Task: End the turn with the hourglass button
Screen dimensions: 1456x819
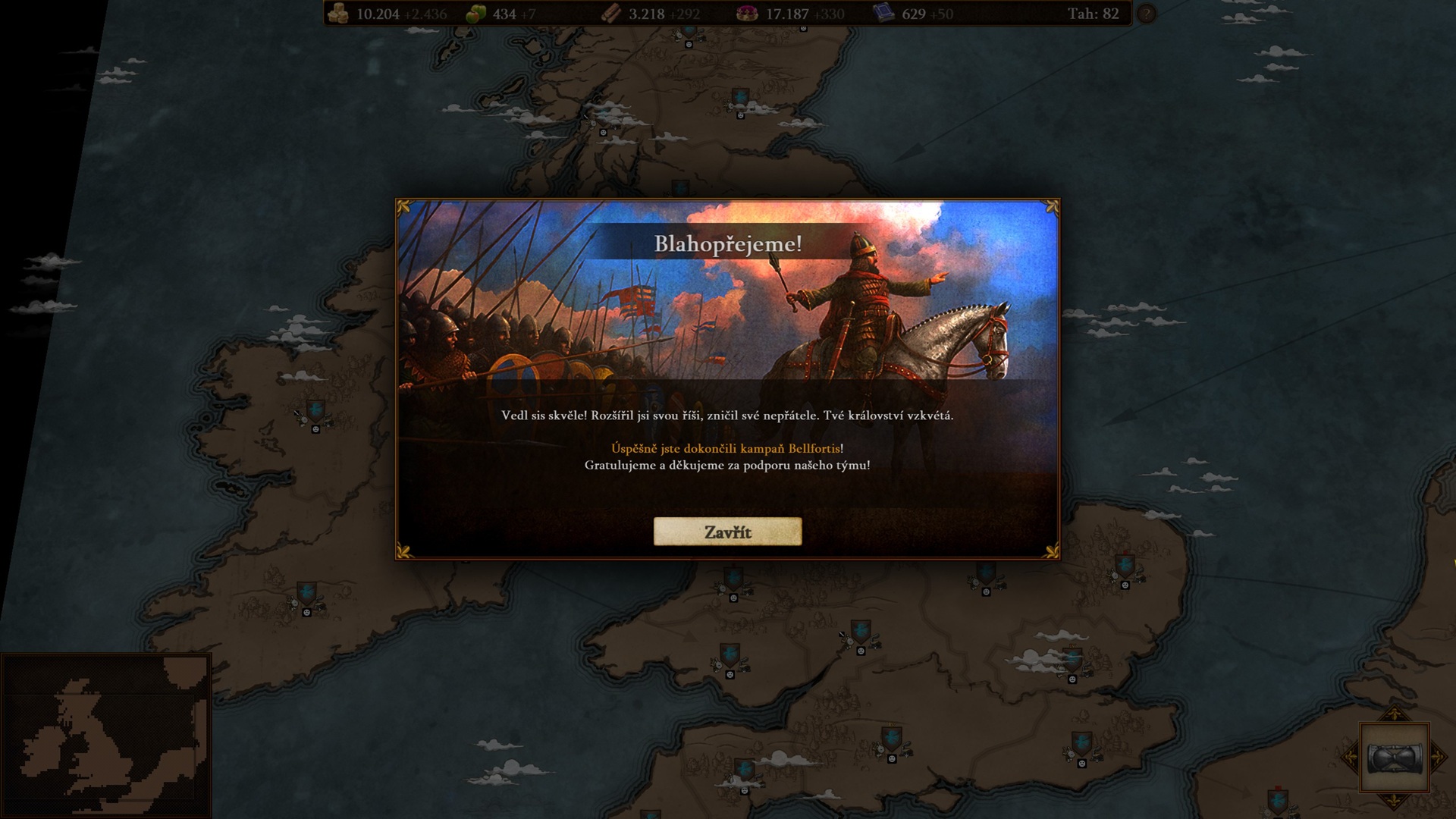Action: (1394, 757)
